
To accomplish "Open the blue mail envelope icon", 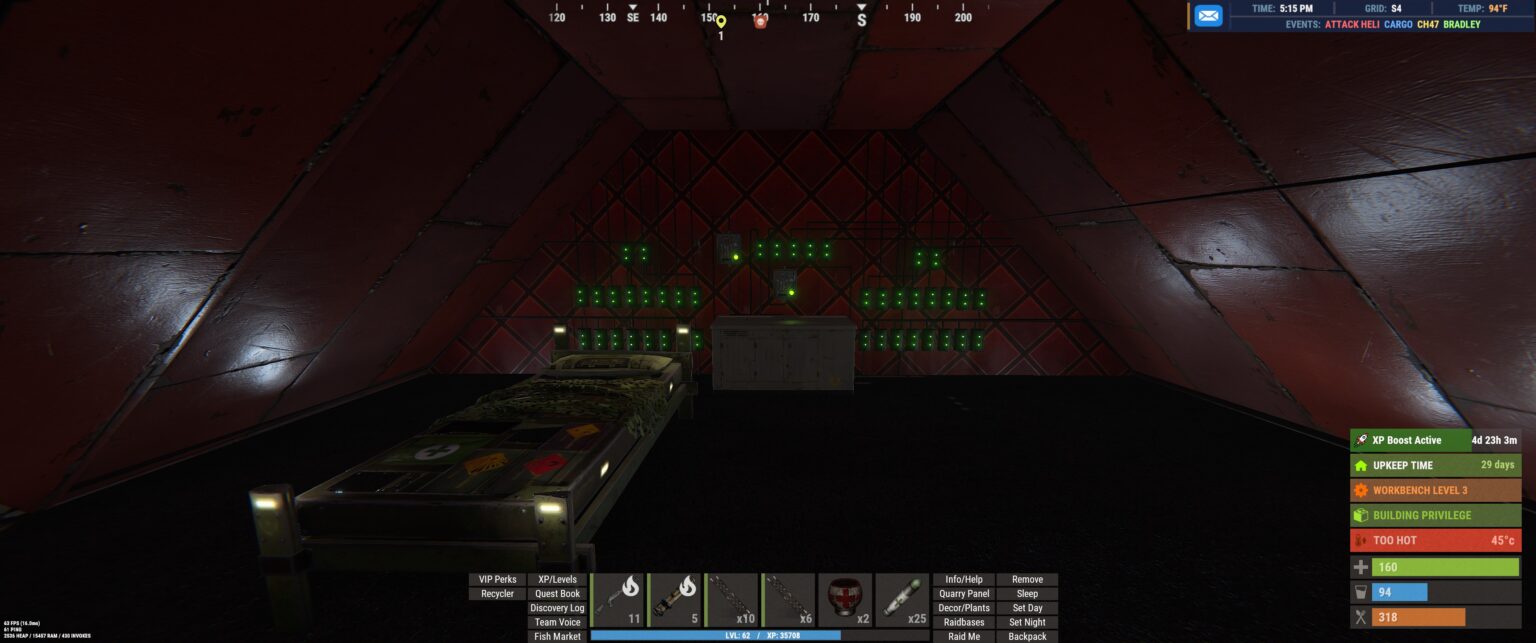I will (x=1208, y=16).
